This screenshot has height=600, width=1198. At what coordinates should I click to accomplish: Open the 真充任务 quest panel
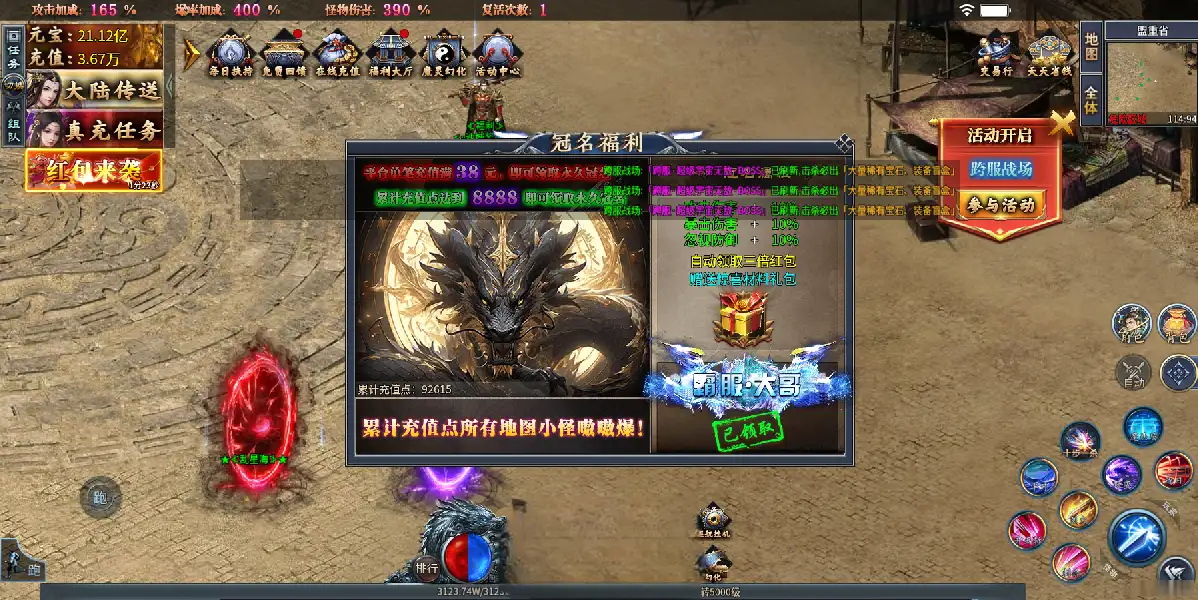94,129
